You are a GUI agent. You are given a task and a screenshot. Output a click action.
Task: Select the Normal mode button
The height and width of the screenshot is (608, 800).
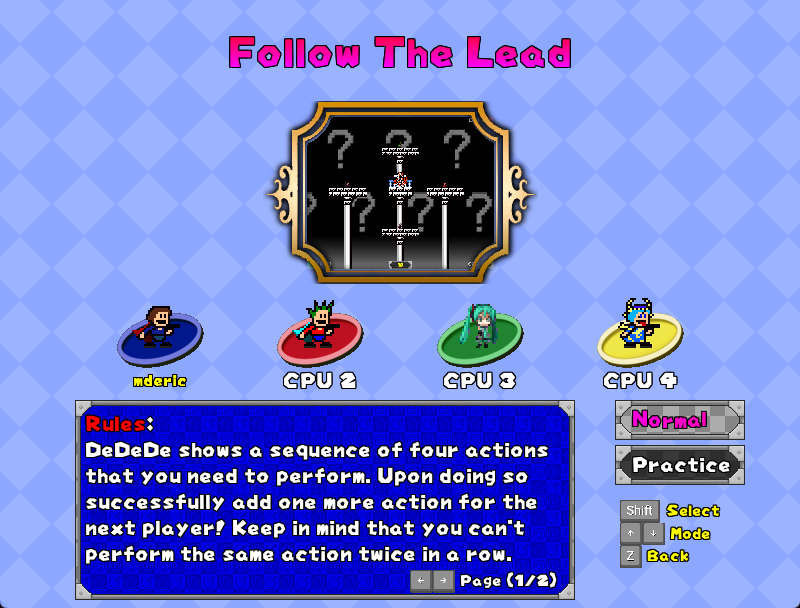pos(679,420)
